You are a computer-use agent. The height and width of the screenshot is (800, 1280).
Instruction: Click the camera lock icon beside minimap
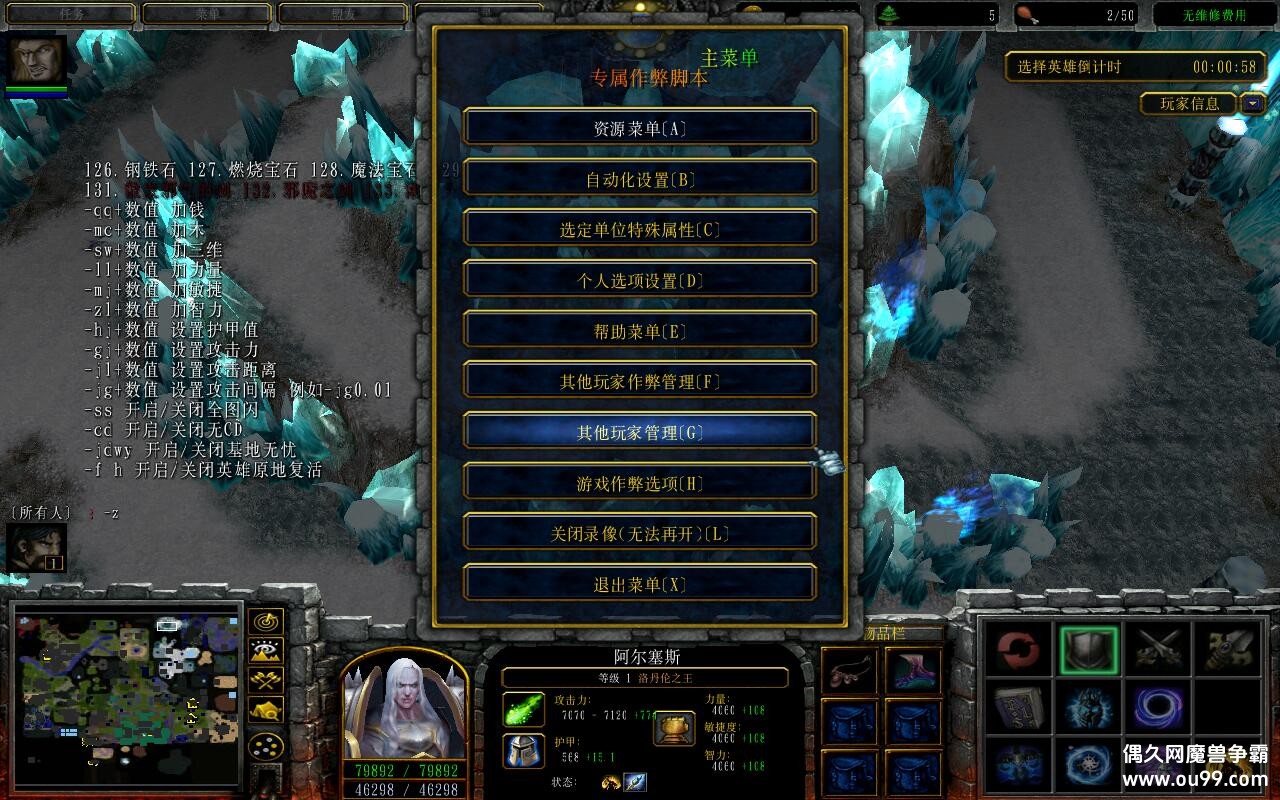click(x=266, y=710)
